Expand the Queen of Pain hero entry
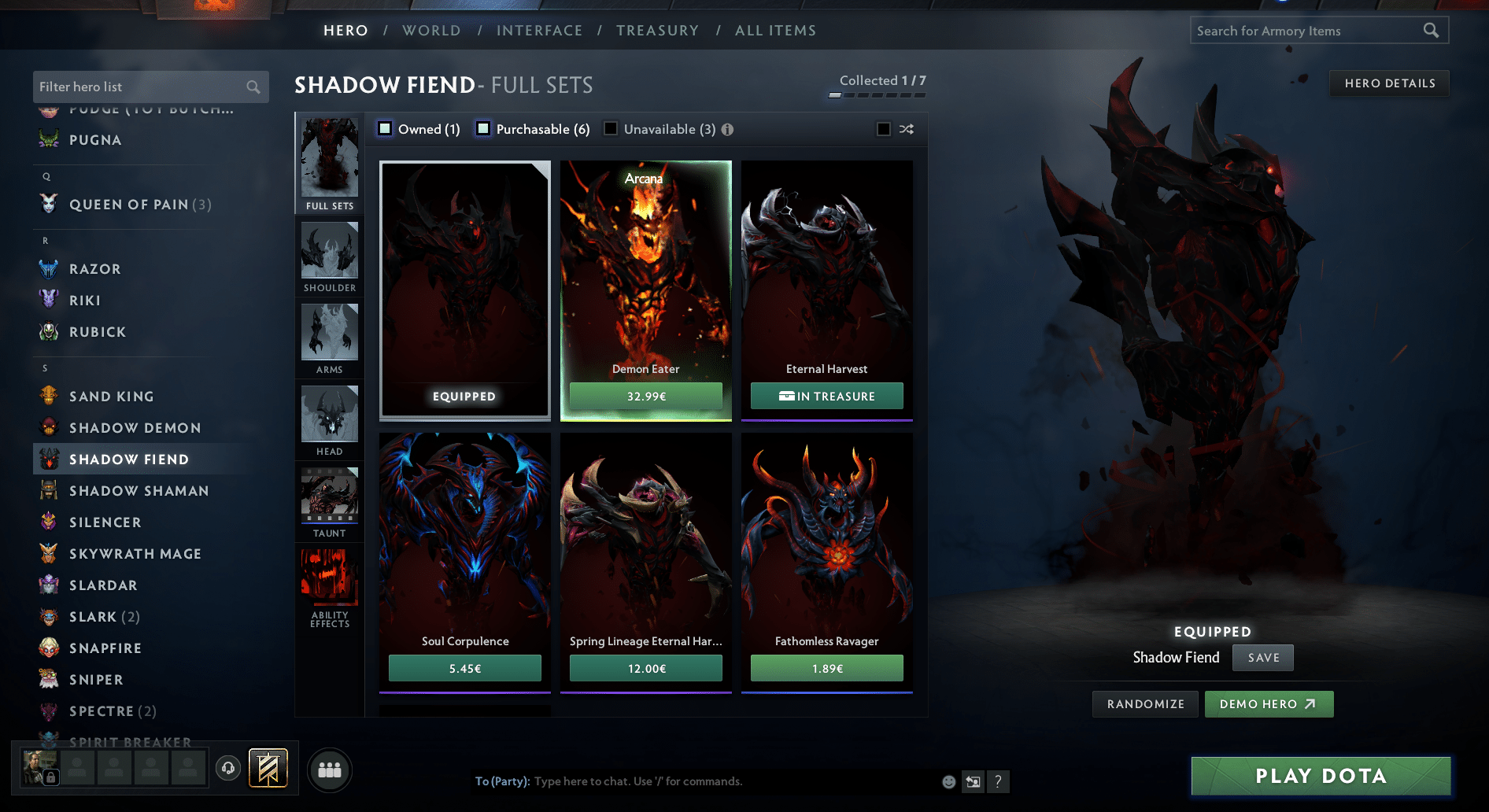Screen dimensions: 1489x812 tap(139, 204)
